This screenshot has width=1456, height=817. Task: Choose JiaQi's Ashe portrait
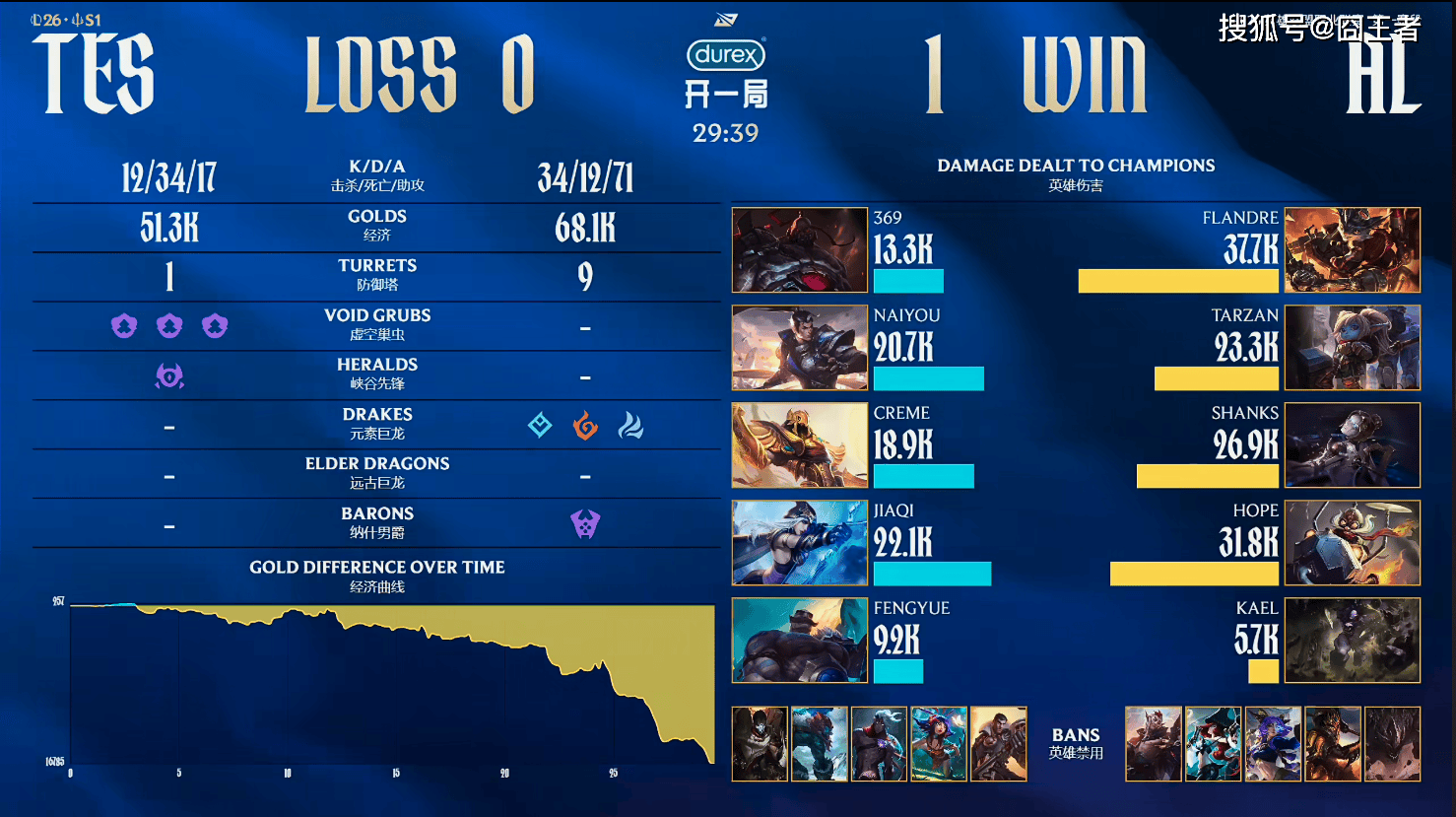tap(799, 542)
